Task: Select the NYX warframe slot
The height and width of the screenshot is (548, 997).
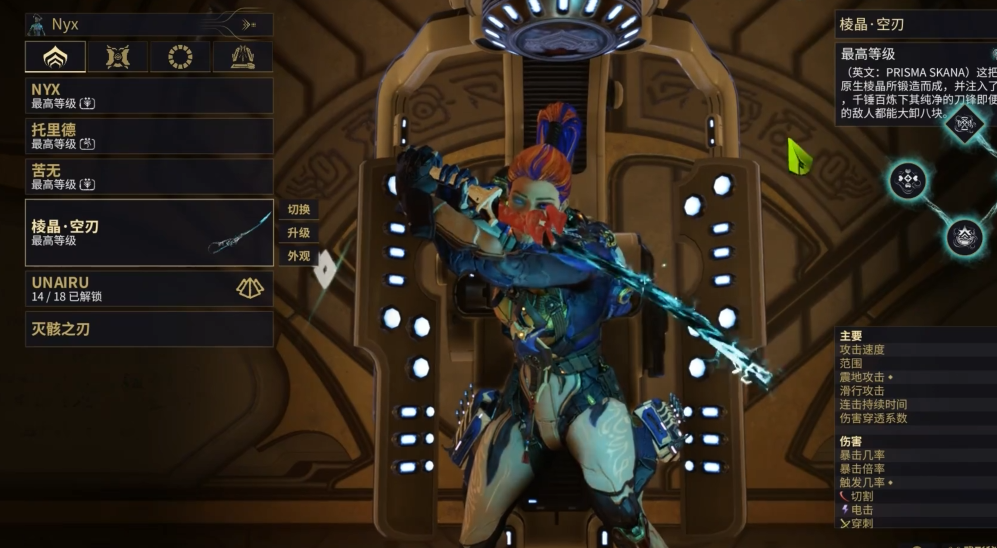Action: pos(149,95)
